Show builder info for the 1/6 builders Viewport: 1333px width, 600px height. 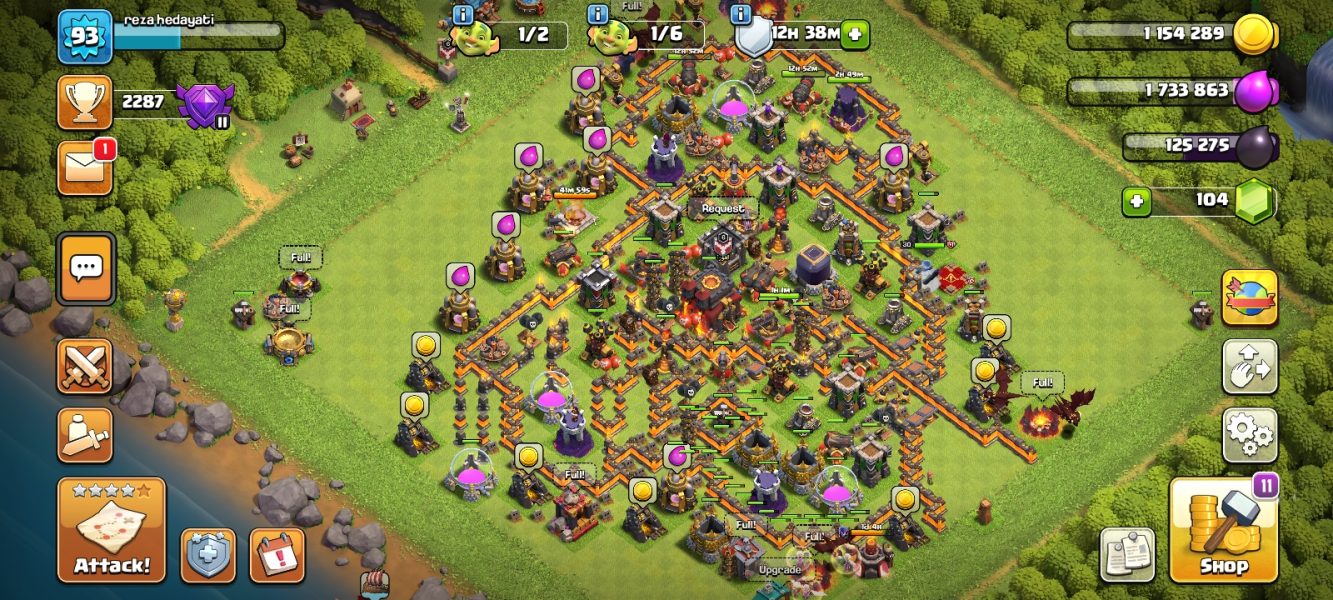[x=599, y=14]
